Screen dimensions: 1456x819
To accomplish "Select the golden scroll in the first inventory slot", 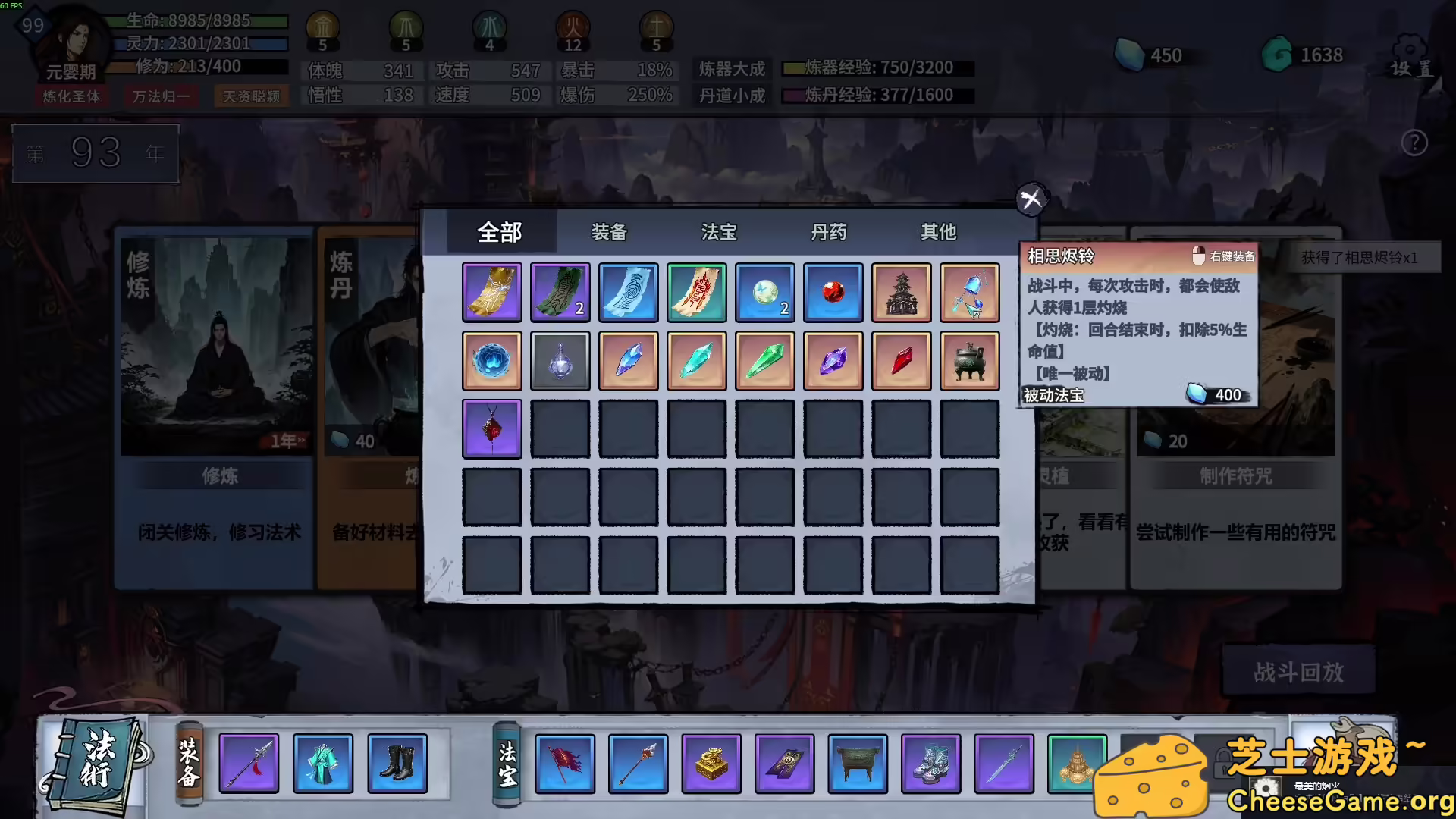I will (x=491, y=291).
